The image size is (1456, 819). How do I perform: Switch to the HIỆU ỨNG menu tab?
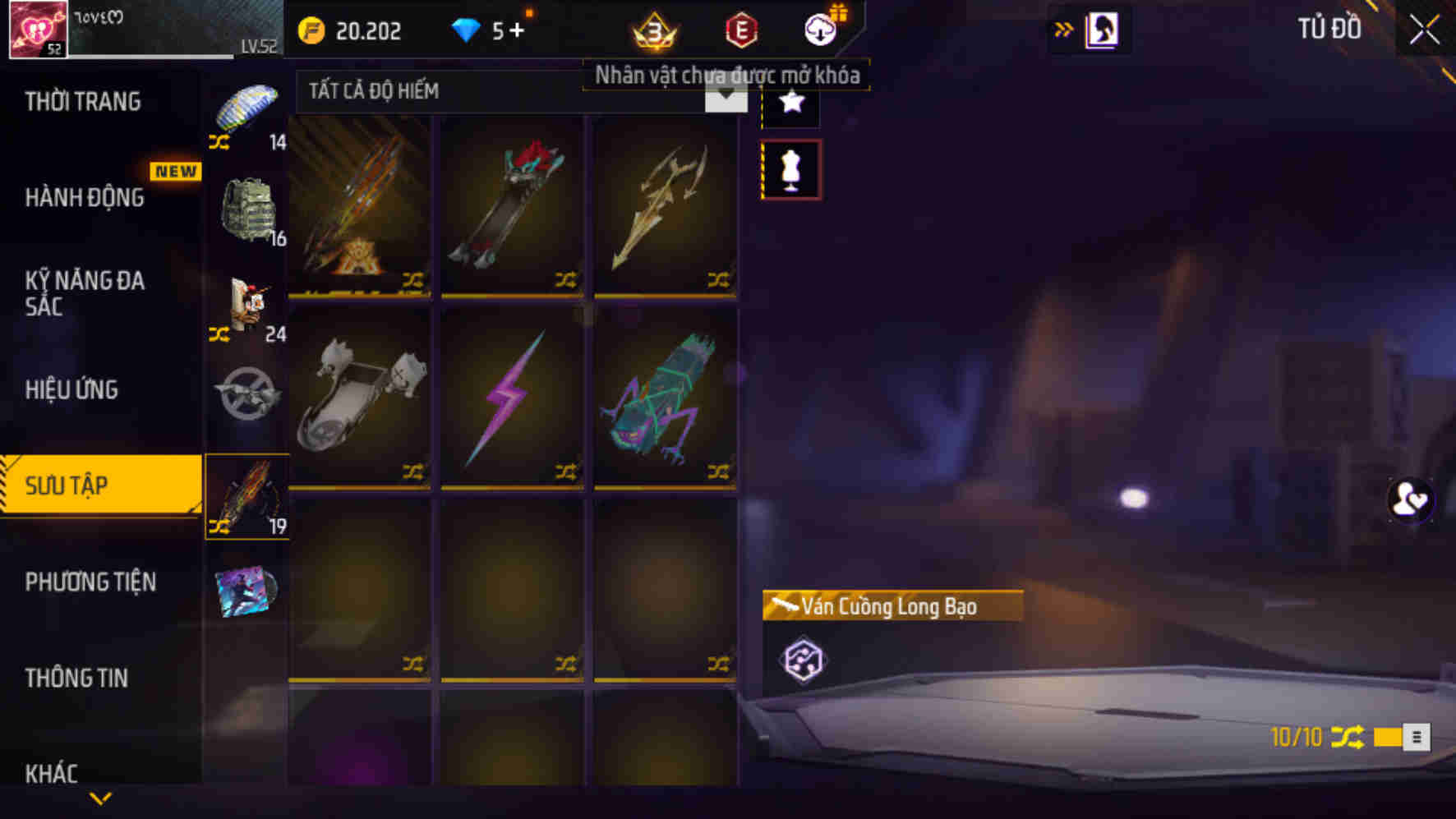(x=72, y=391)
